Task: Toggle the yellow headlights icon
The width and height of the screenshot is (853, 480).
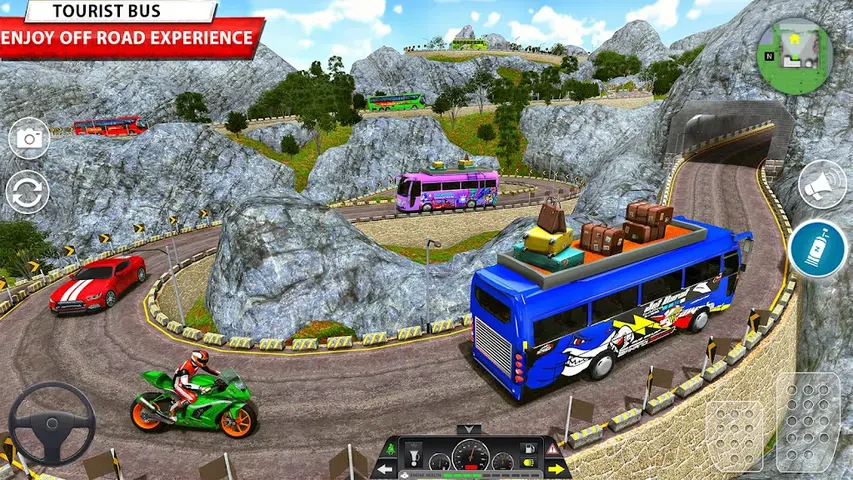Action: [x=528, y=462]
